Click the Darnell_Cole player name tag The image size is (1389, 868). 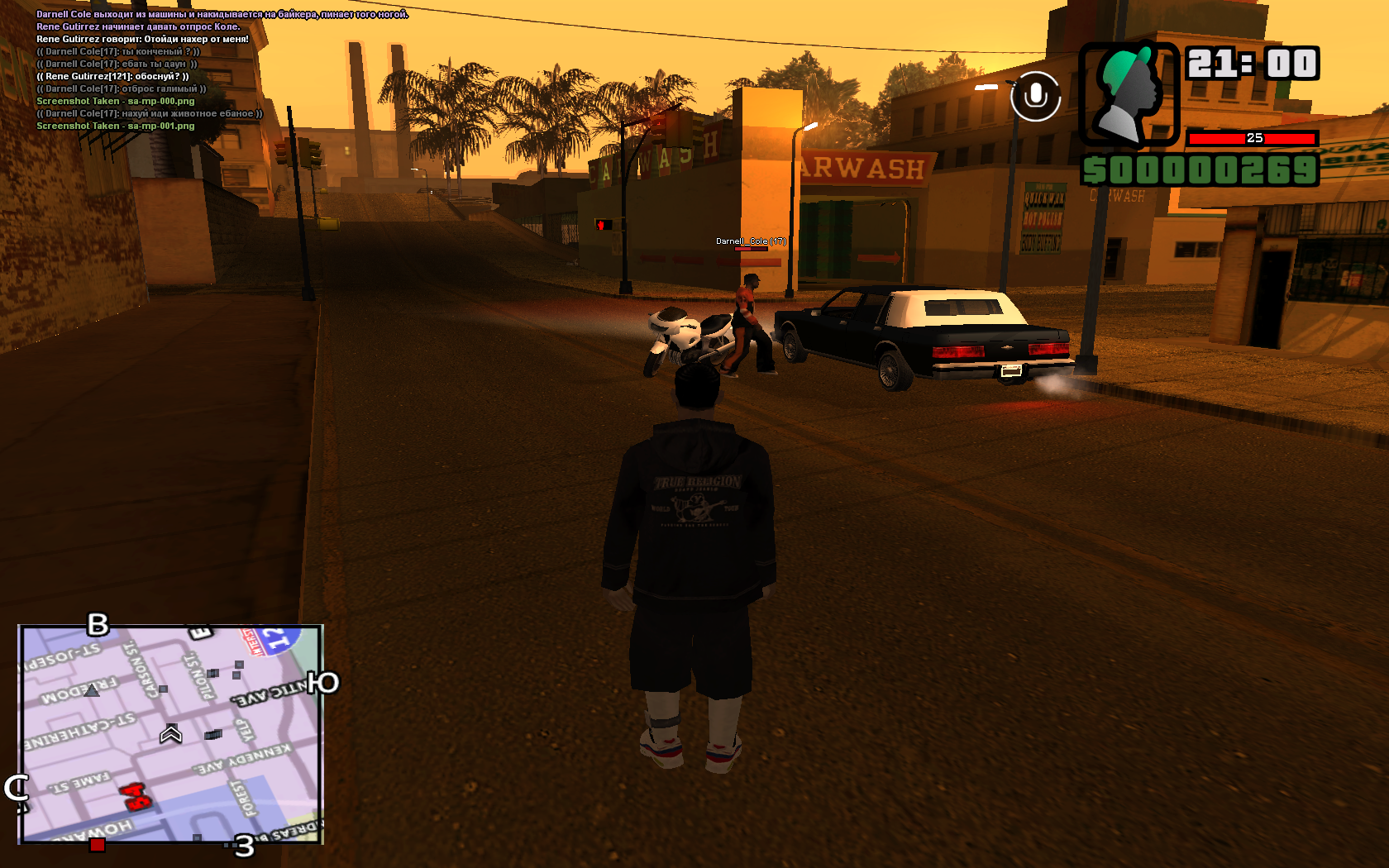coord(751,241)
